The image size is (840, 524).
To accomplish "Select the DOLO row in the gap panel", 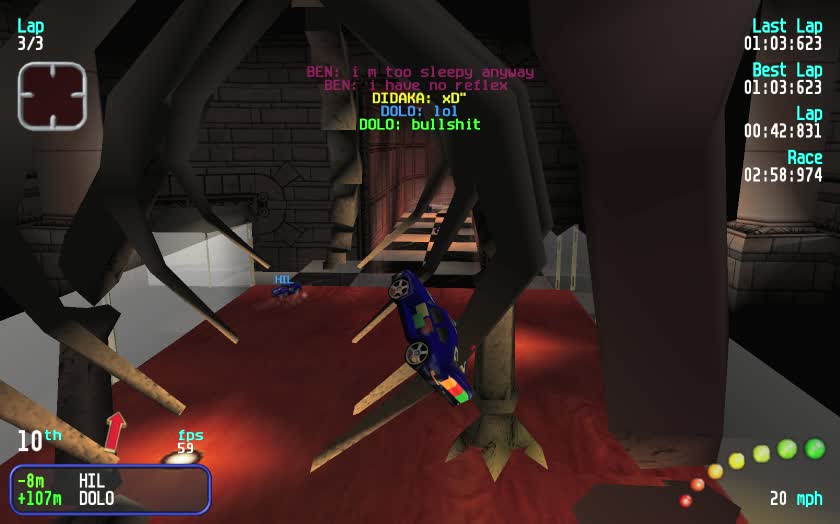I will (x=110, y=498).
